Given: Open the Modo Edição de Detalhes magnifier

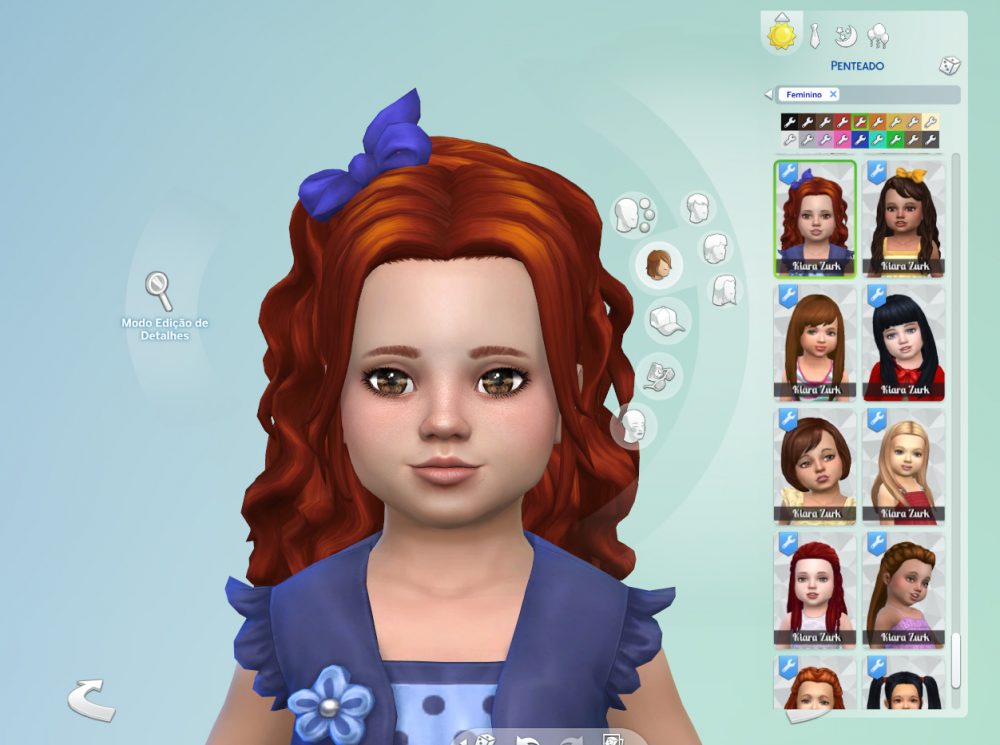Looking at the screenshot, I should point(158,290).
